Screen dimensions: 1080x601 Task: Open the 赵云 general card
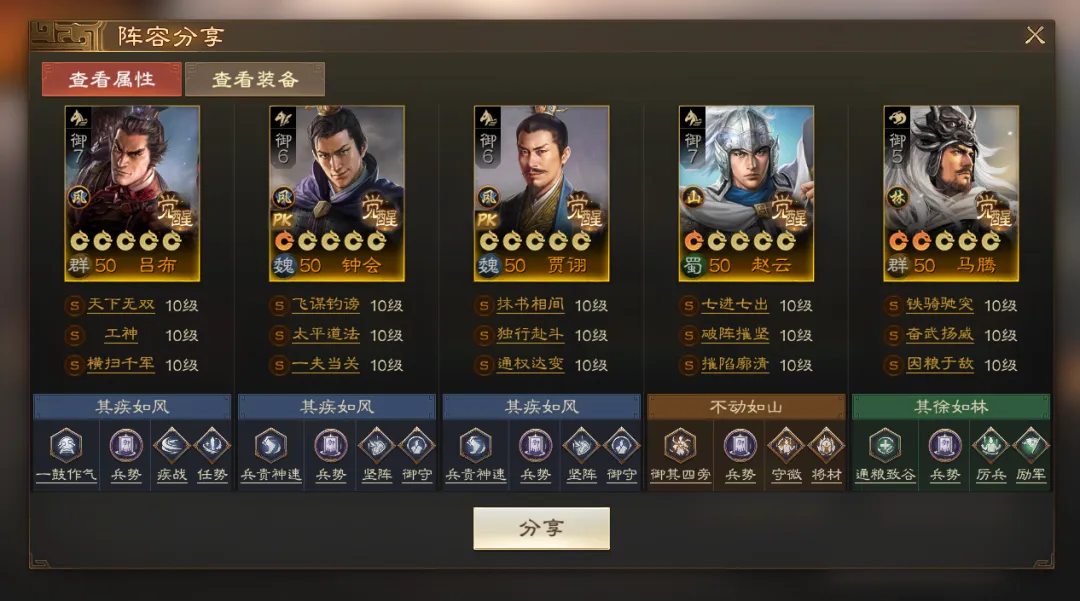(x=746, y=192)
